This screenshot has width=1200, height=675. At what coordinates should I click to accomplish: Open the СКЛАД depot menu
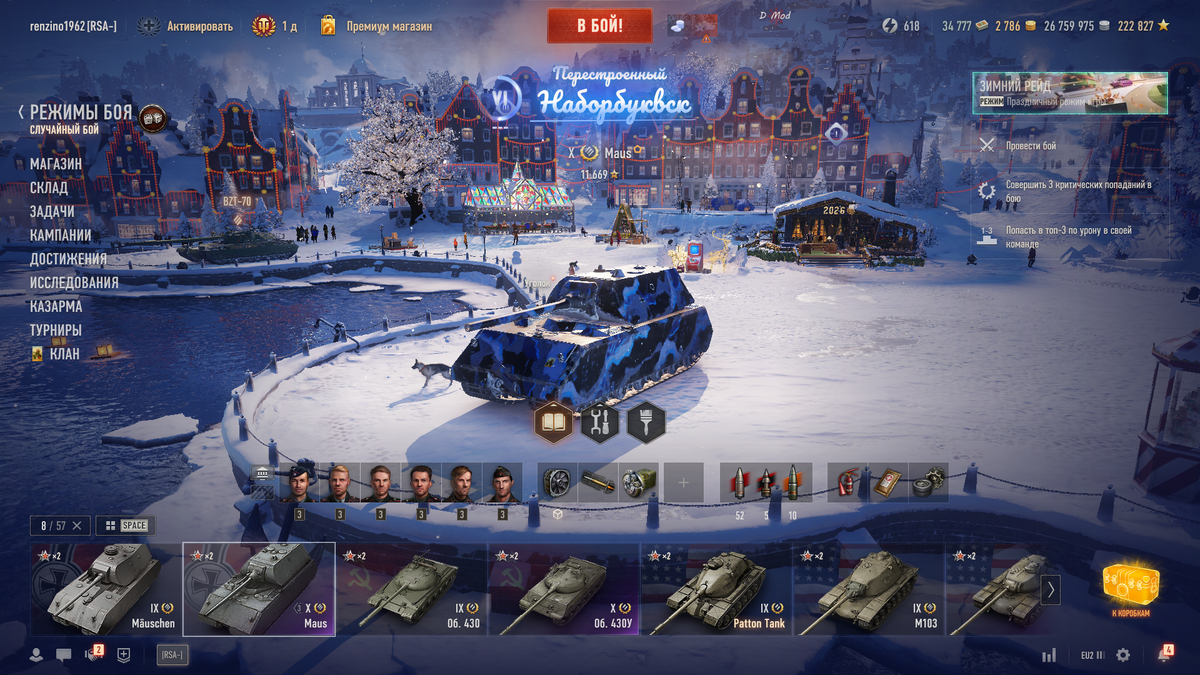[49, 188]
